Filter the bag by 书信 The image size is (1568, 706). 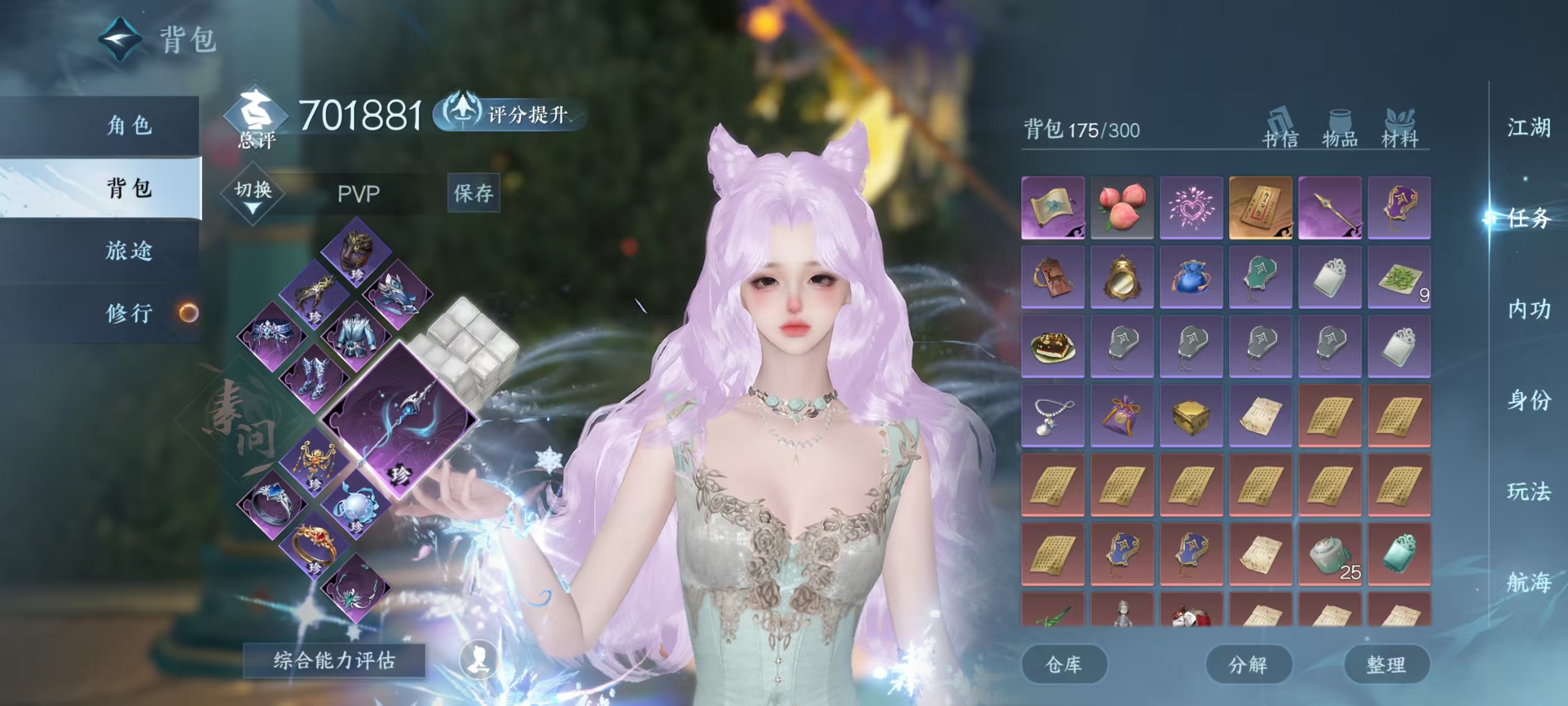coord(1280,129)
